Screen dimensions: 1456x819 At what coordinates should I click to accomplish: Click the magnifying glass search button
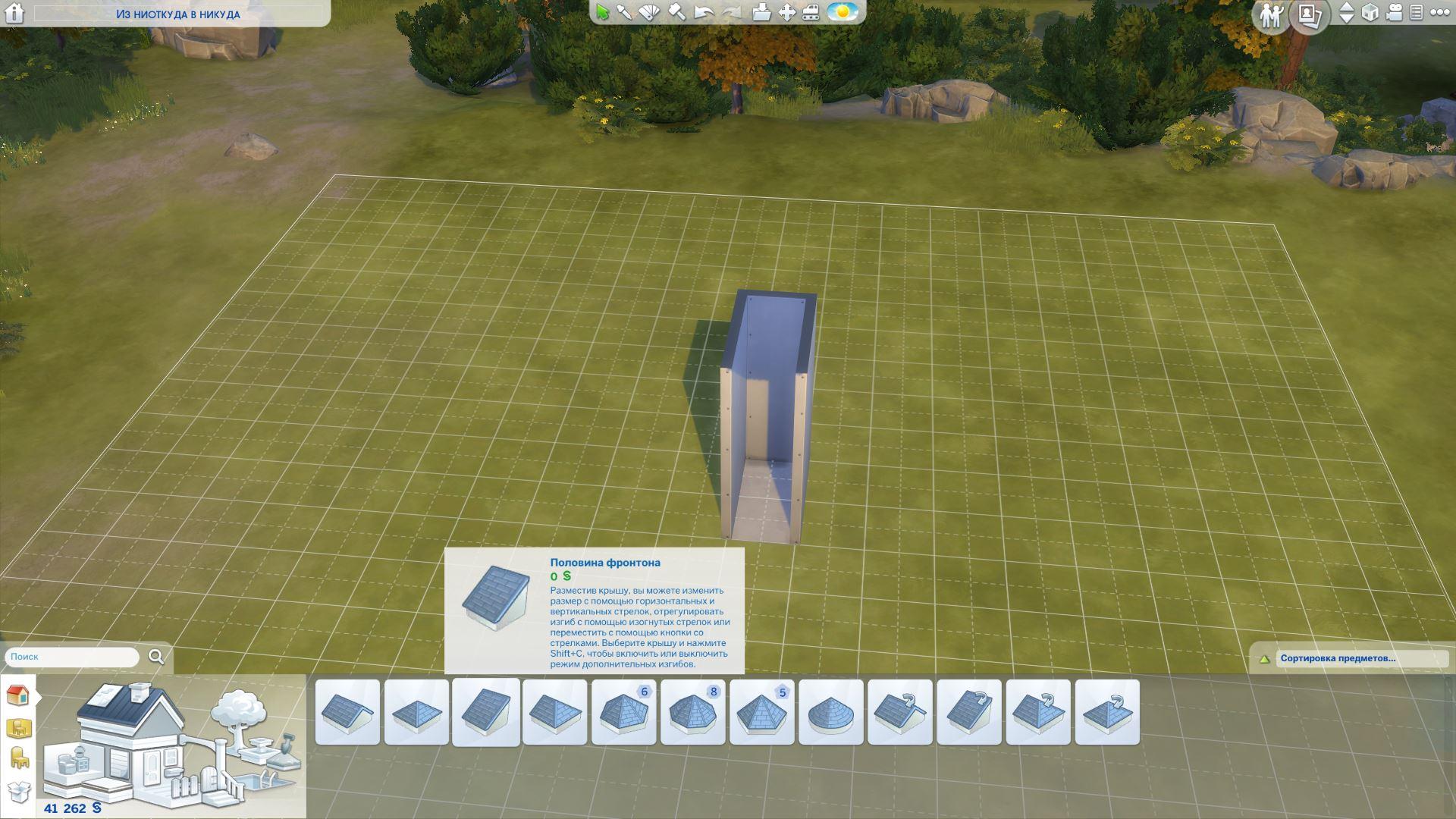156,657
